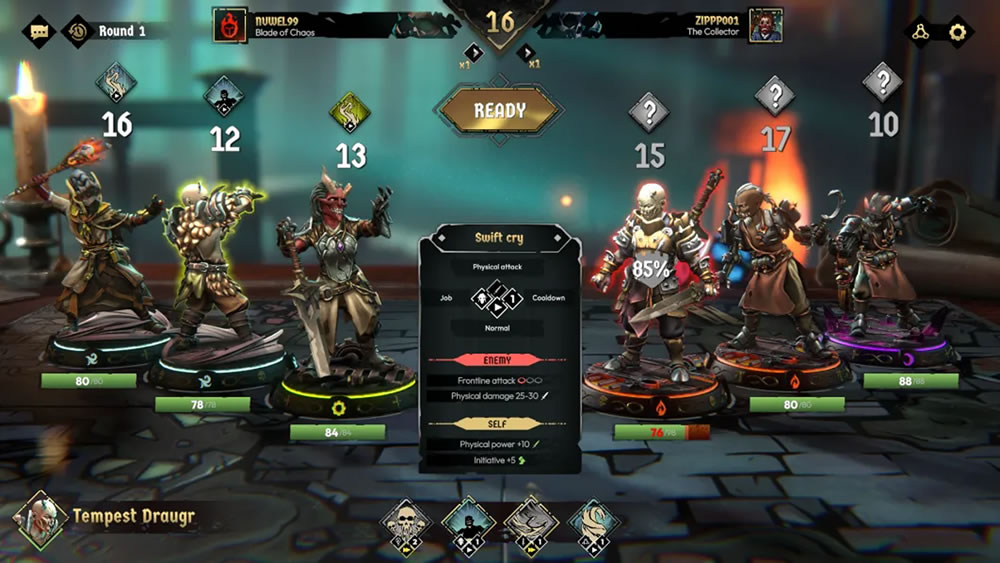Pick the swirling wind ability

[x=594, y=522]
